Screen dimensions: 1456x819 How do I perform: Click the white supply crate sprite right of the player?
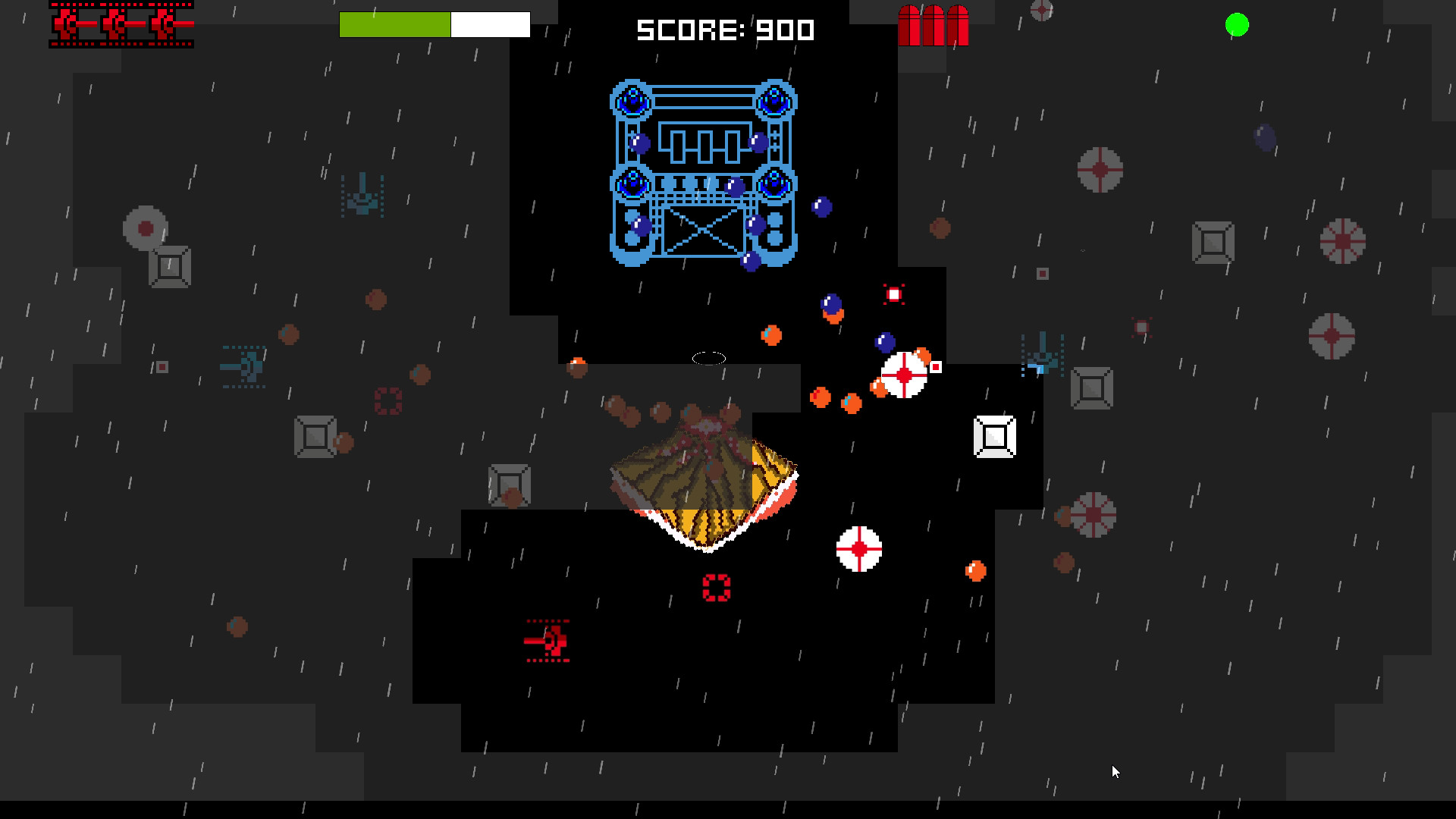point(994,436)
